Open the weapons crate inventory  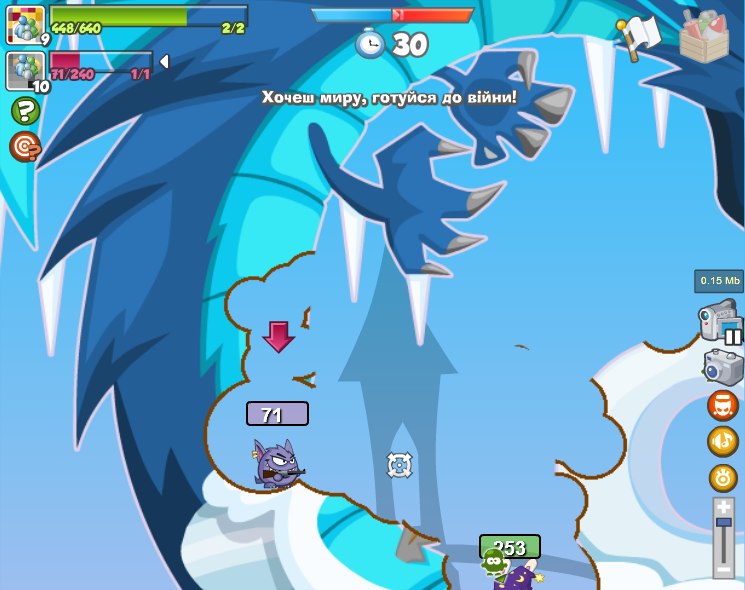704,36
